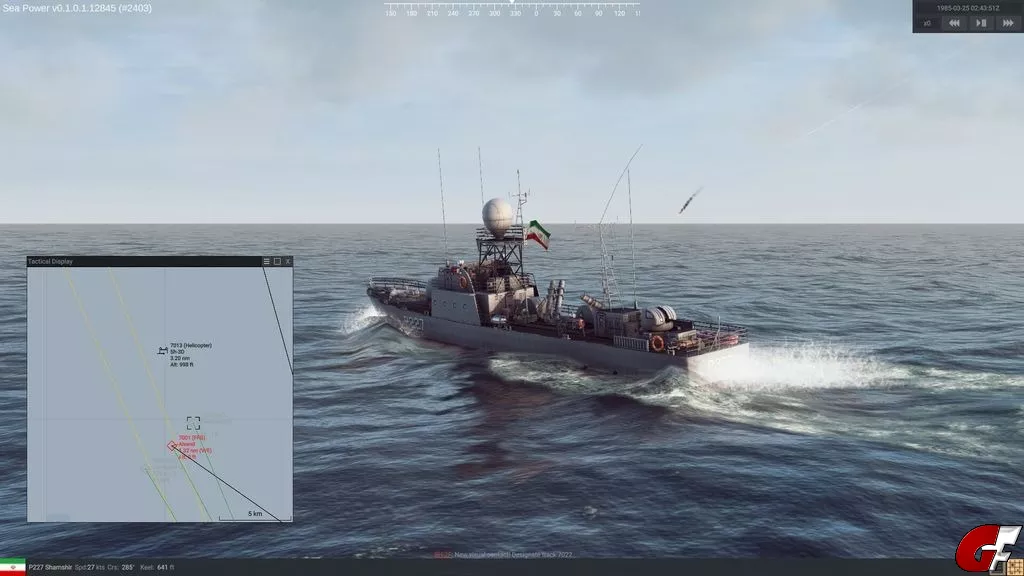Maximize the Tactical Display window
This screenshot has width=1024, height=576.
pos(277,261)
